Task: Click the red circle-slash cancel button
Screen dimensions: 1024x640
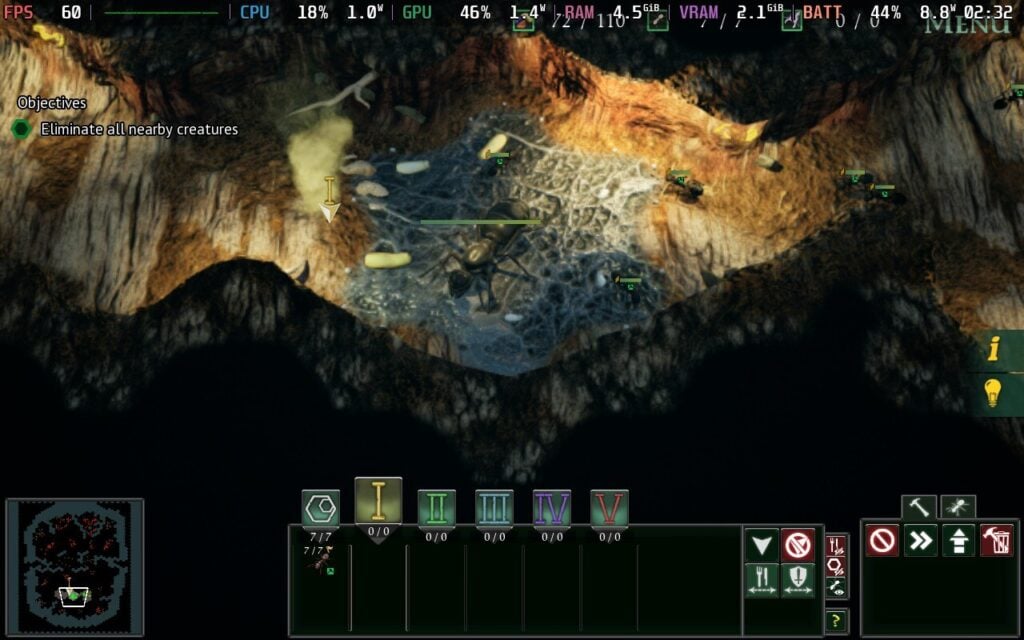Action: click(882, 541)
